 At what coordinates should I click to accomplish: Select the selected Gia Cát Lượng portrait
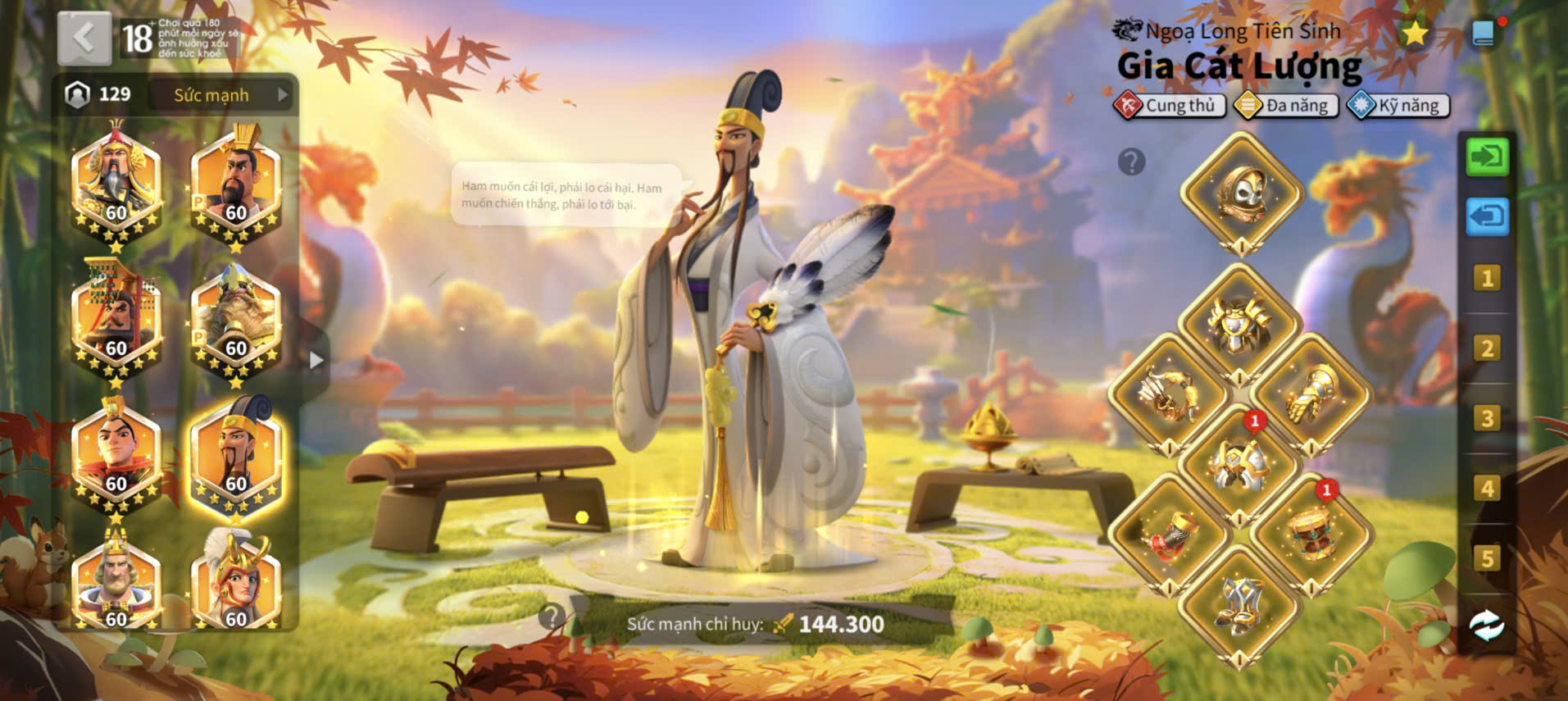pyautogui.click(x=236, y=457)
